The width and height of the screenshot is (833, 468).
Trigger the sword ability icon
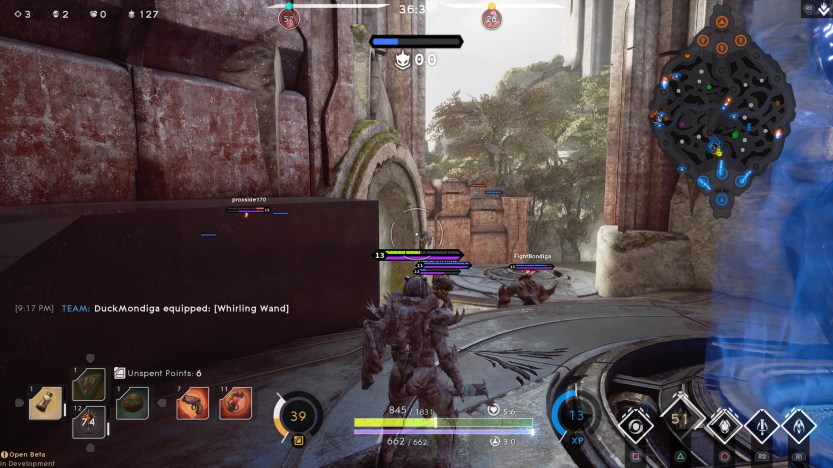pos(761,424)
